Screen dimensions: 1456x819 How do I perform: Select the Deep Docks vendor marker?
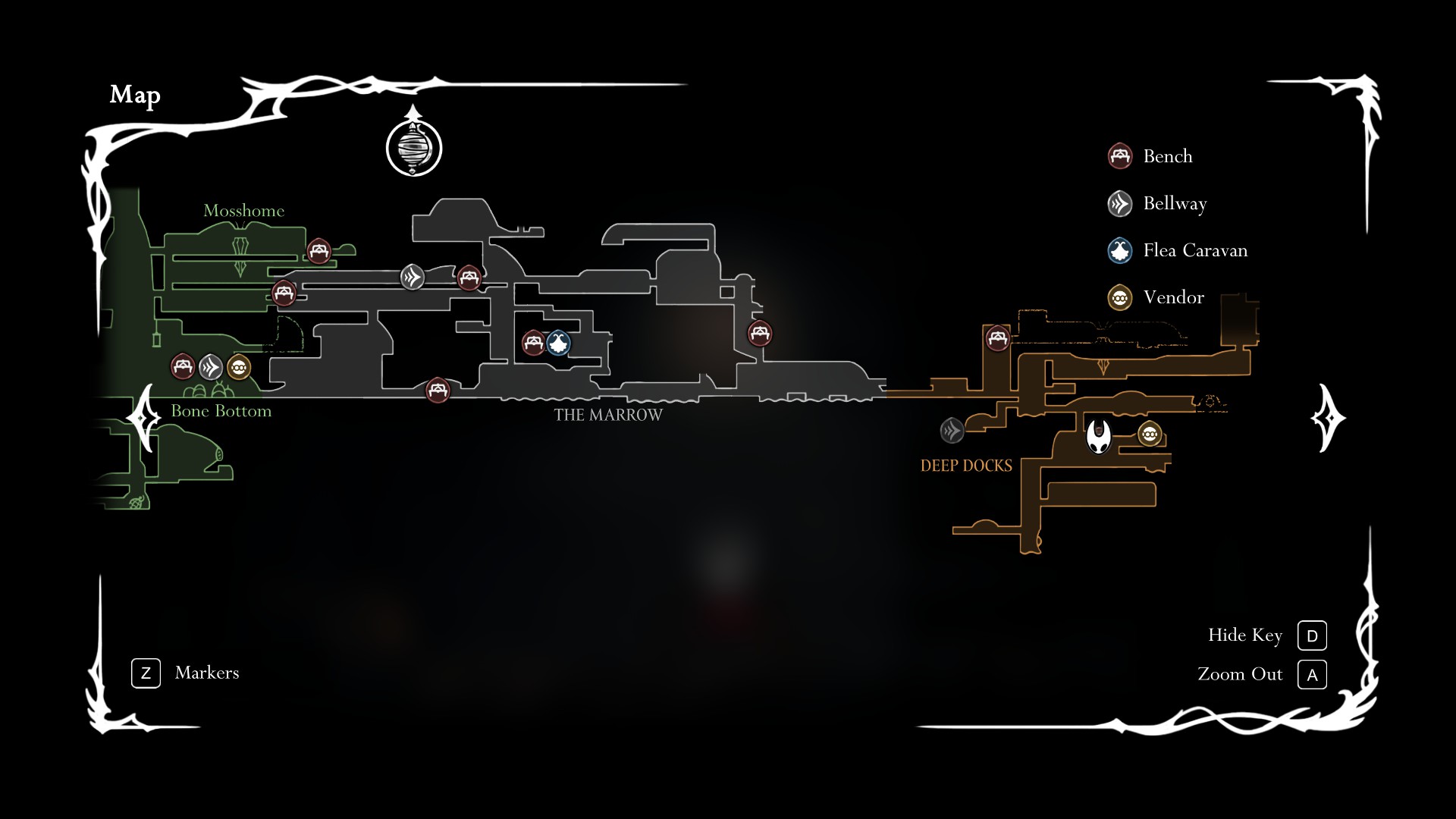[x=1150, y=434]
